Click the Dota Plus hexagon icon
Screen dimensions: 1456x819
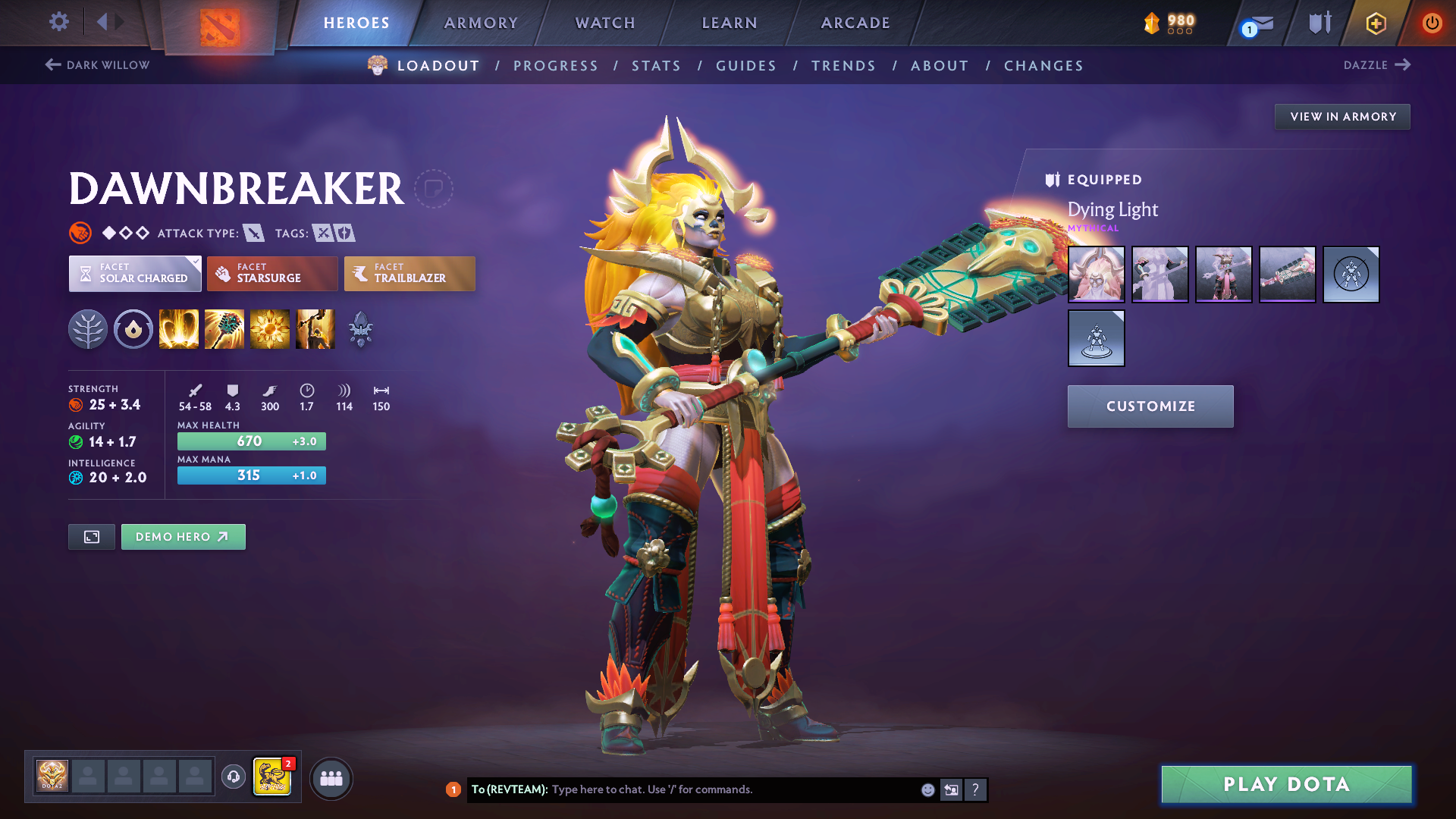pyautogui.click(x=1376, y=23)
